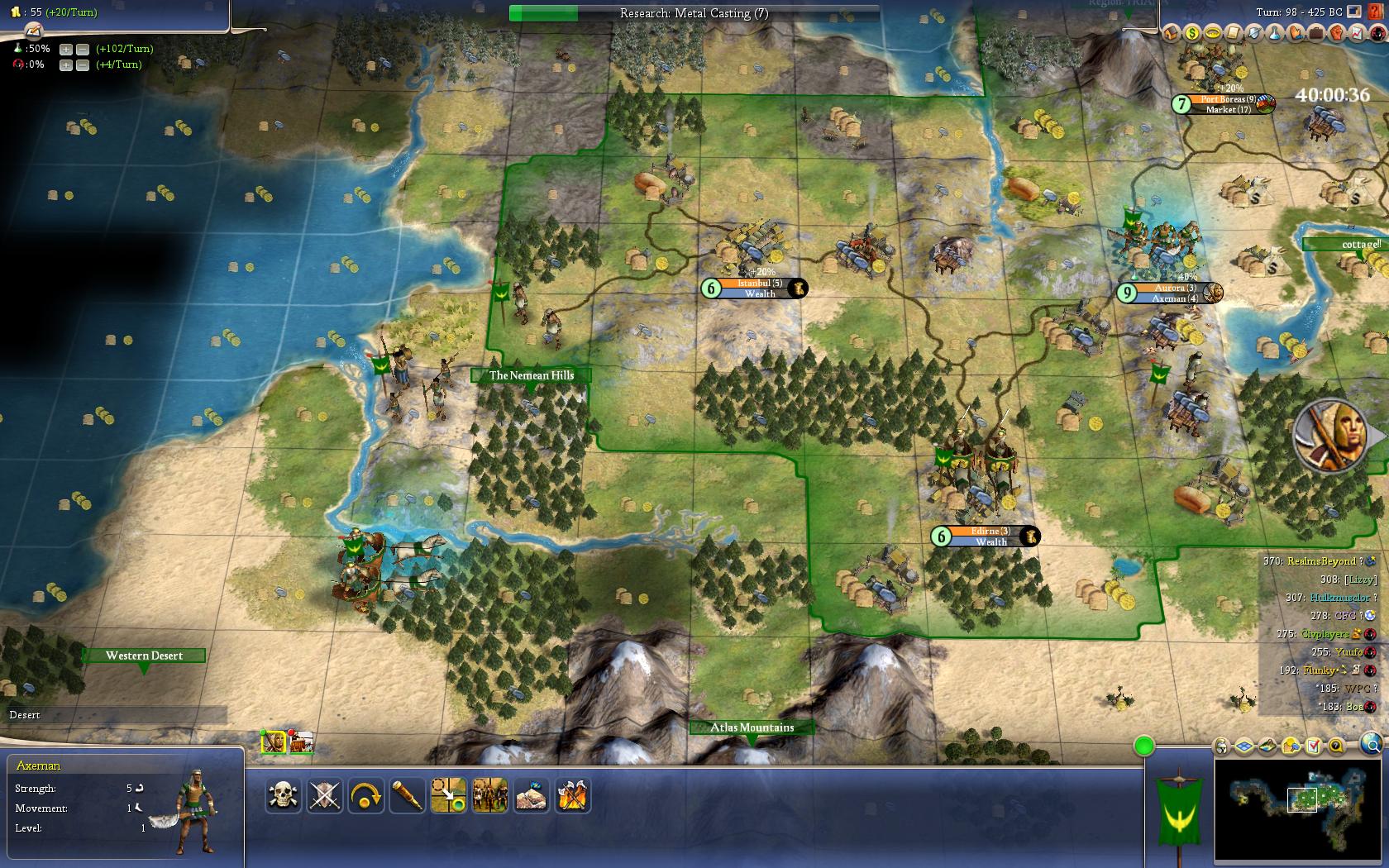Select the Axeman unit portrait in stack
The height and width of the screenshot is (868, 1389).
[x=274, y=742]
